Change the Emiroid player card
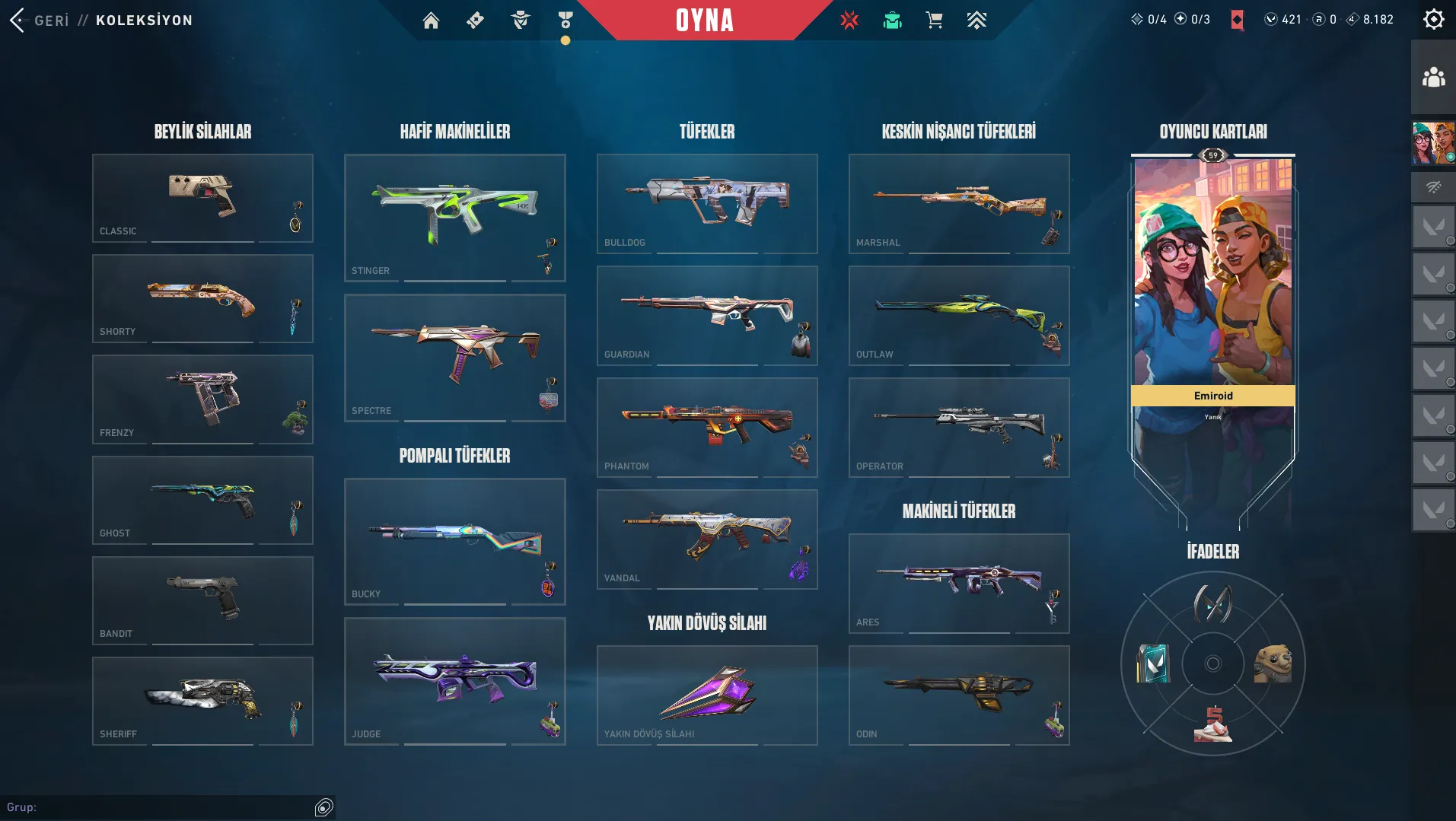The height and width of the screenshot is (821, 1456). (x=1212, y=304)
